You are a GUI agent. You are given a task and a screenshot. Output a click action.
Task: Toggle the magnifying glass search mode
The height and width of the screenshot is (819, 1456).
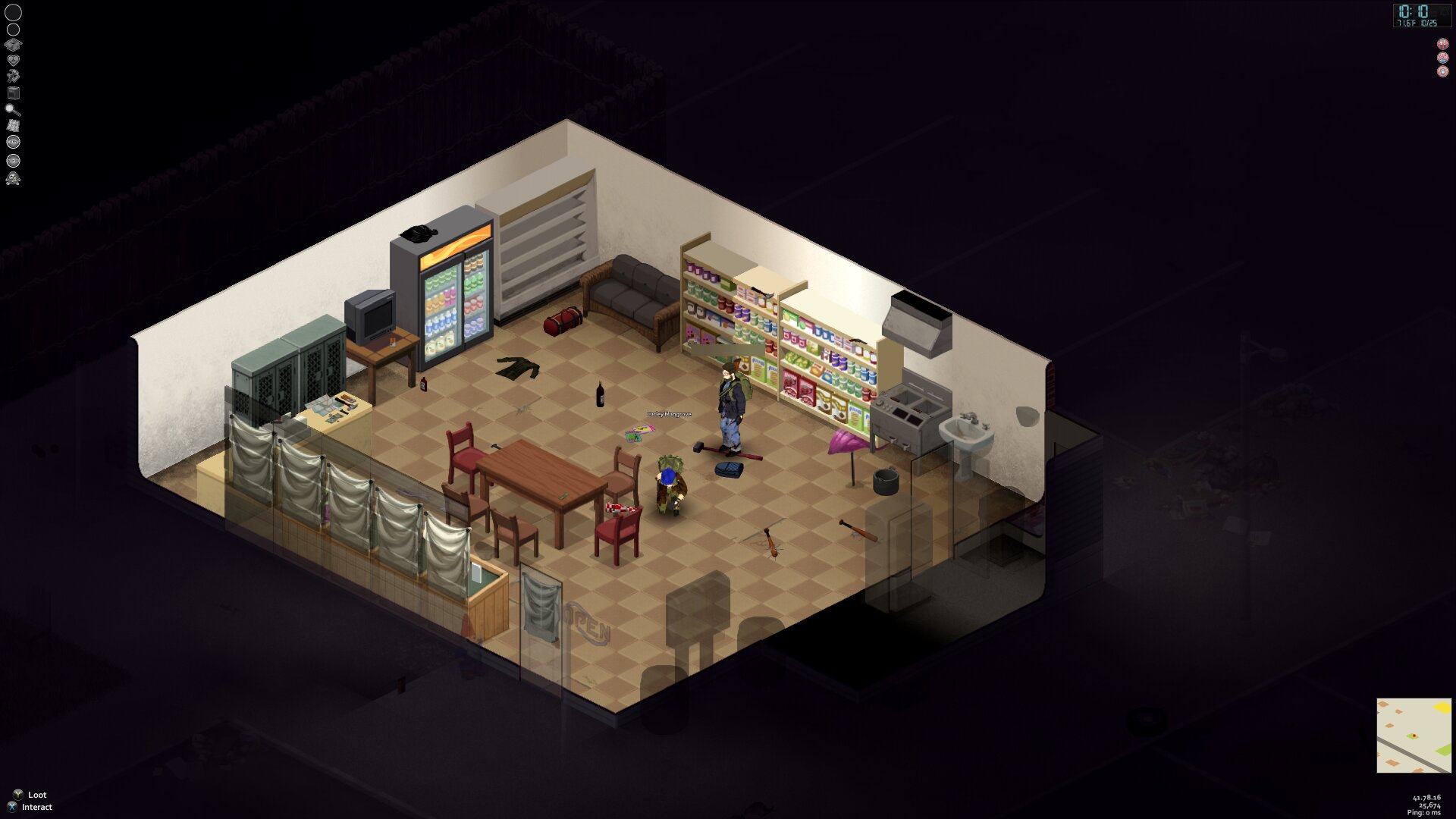click(x=13, y=109)
